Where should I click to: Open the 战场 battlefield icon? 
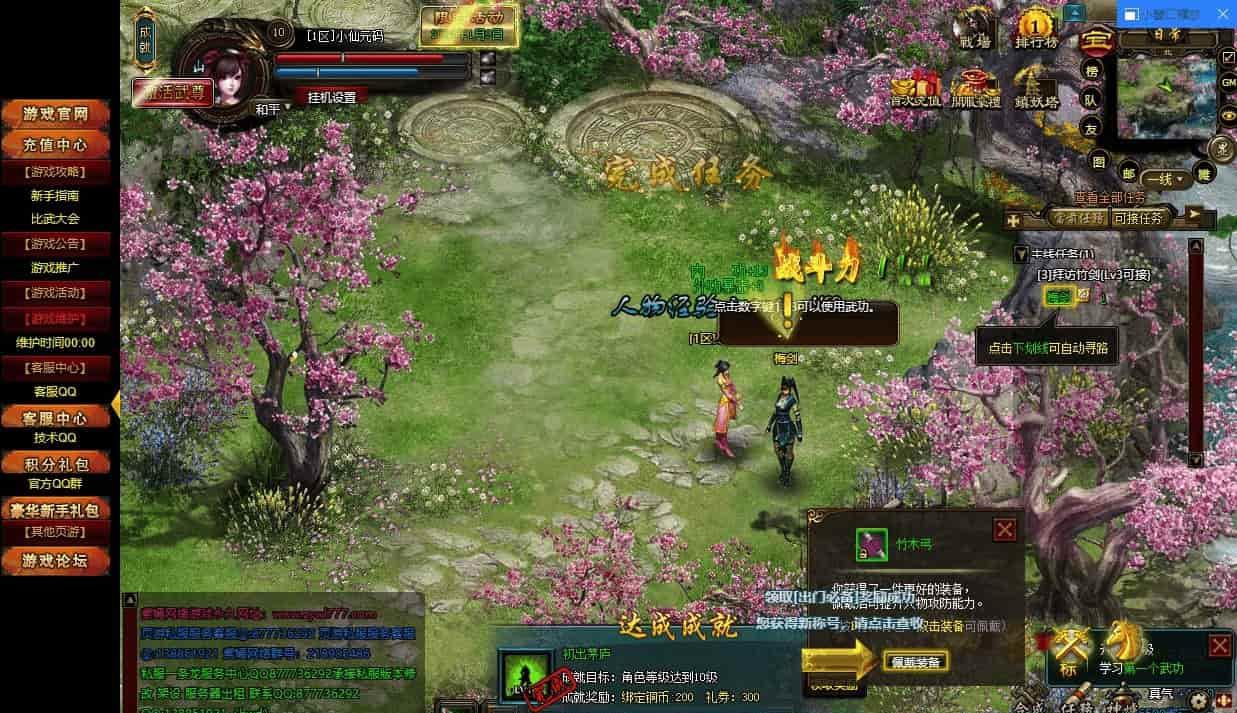coord(976,32)
